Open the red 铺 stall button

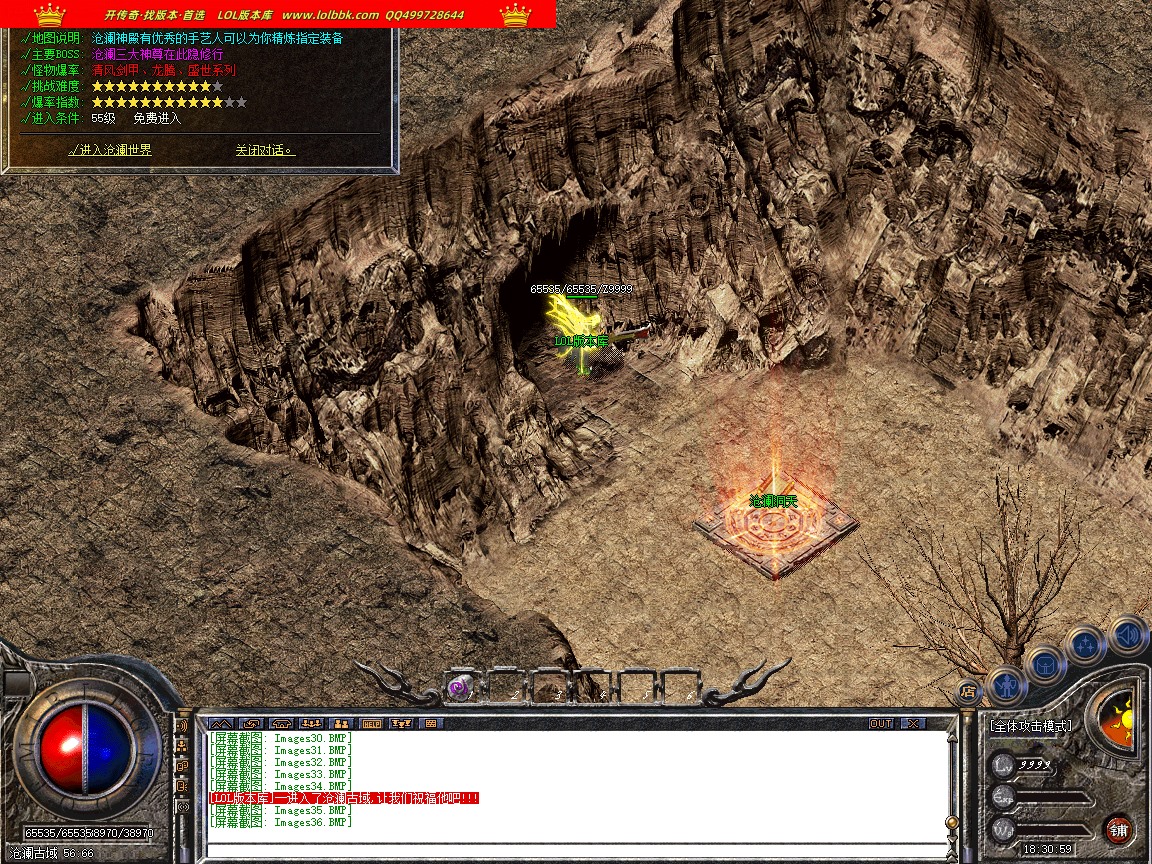[1118, 829]
